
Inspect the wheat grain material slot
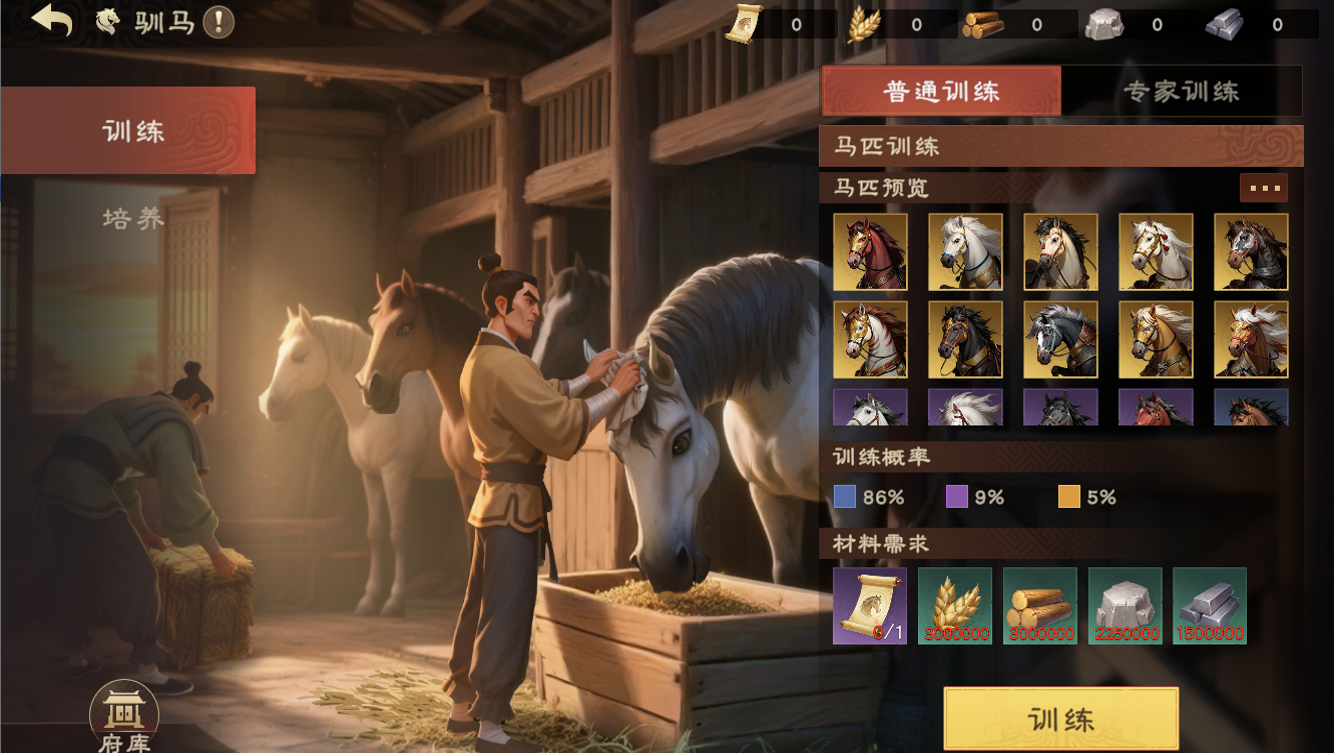[x=955, y=606]
